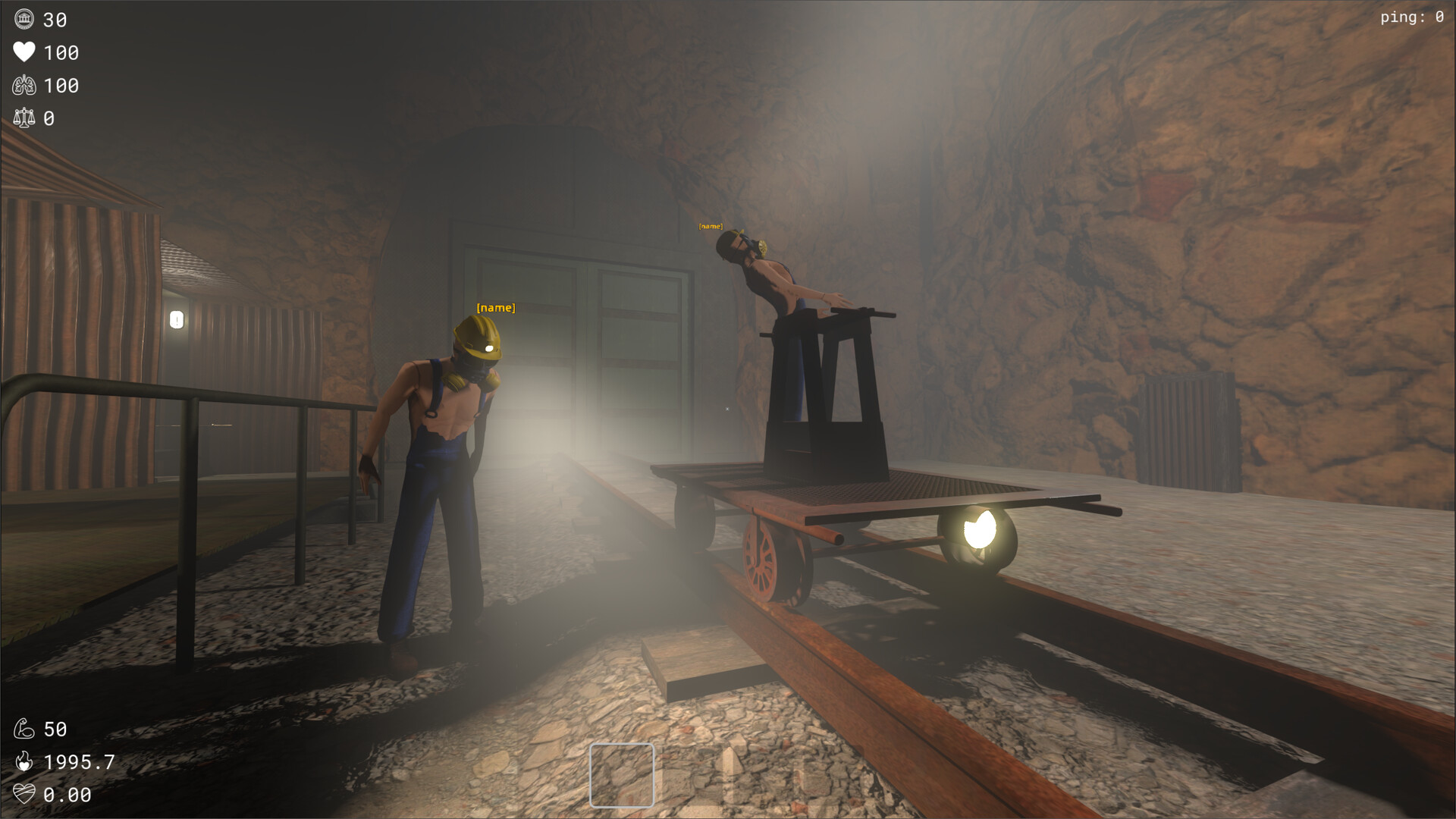Select the highlighted first hotbar slot

[622, 775]
